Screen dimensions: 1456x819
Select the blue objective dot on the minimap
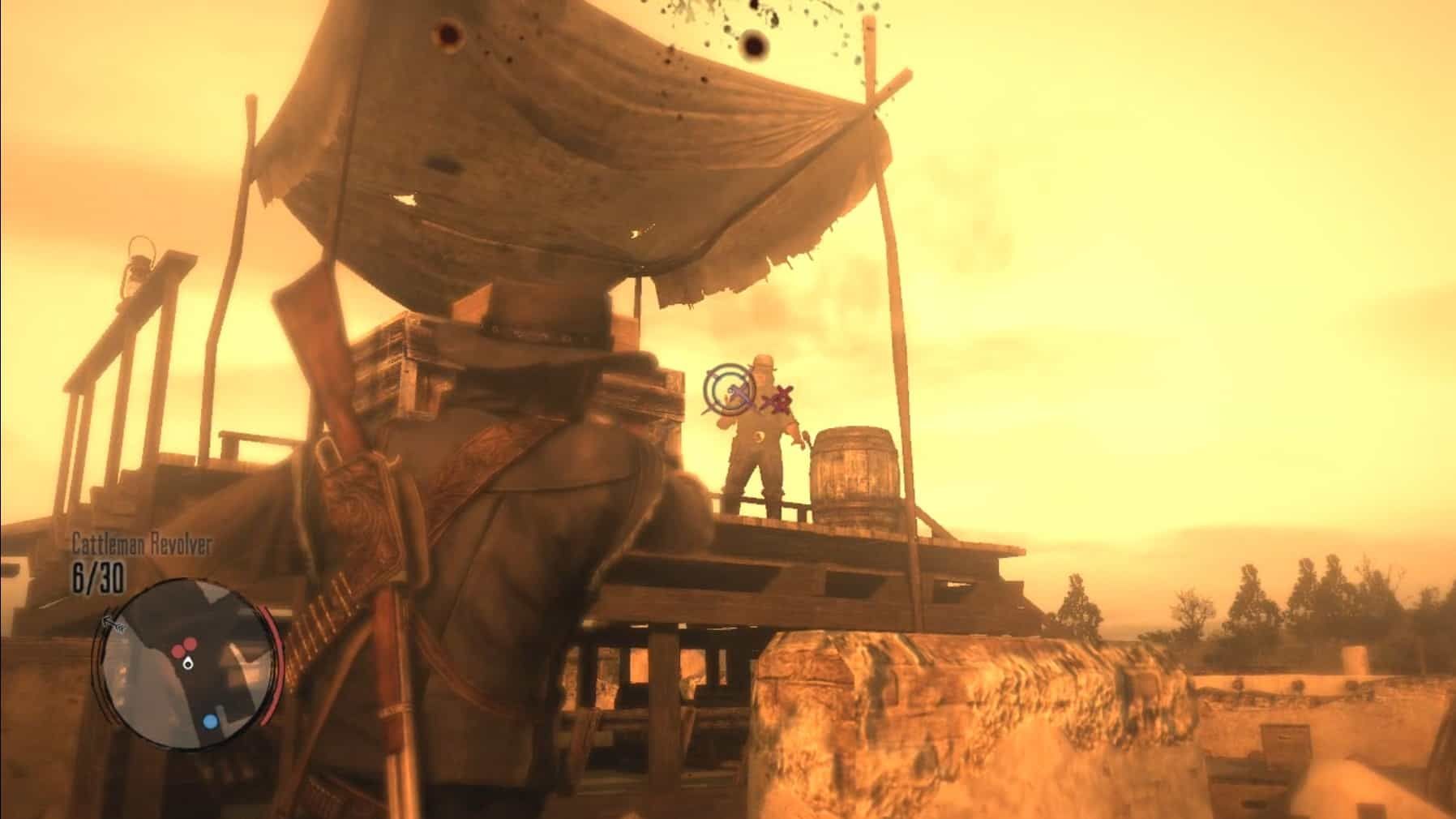point(209,723)
